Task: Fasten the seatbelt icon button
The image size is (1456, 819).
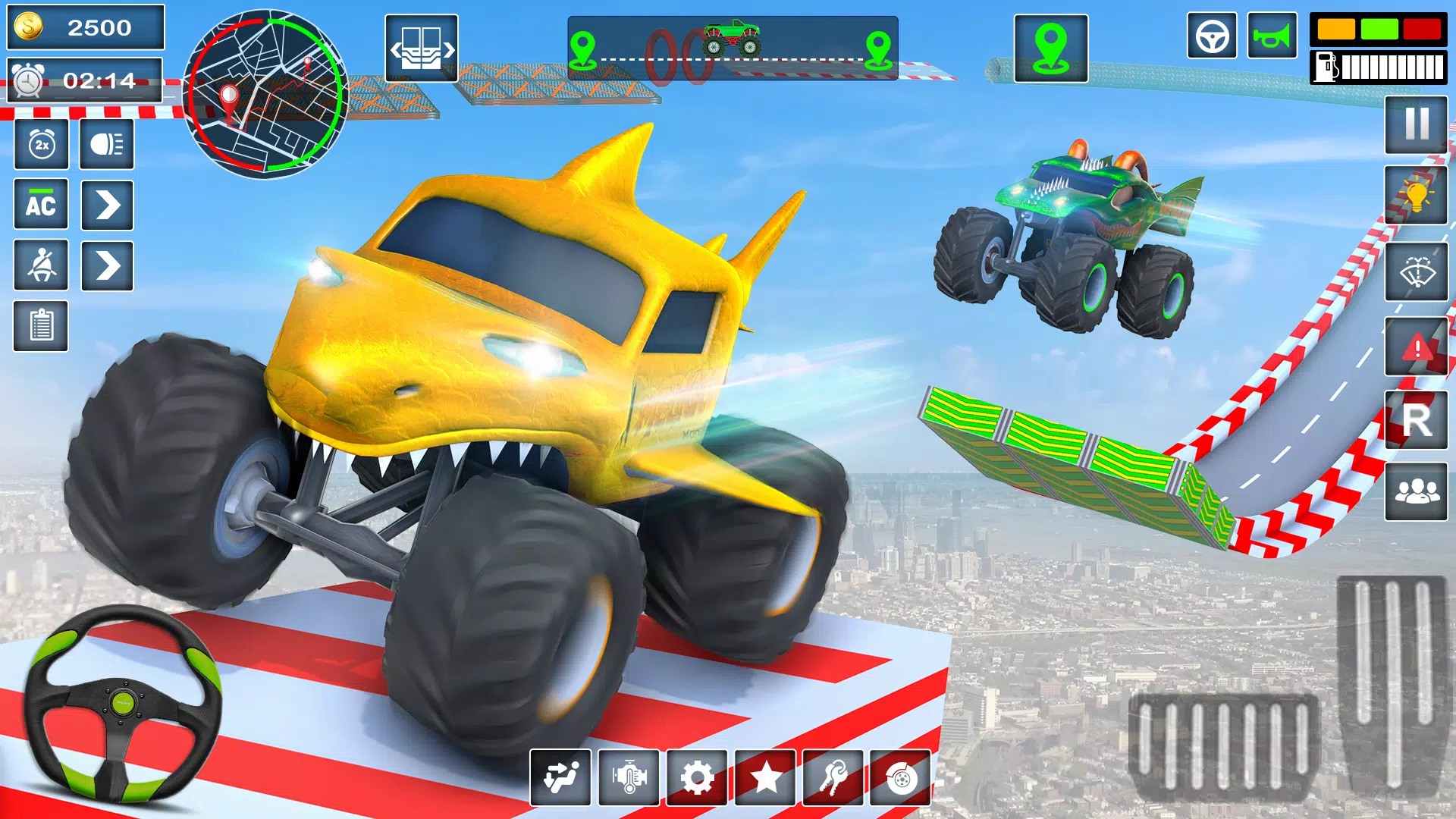Action: tap(41, 265)
